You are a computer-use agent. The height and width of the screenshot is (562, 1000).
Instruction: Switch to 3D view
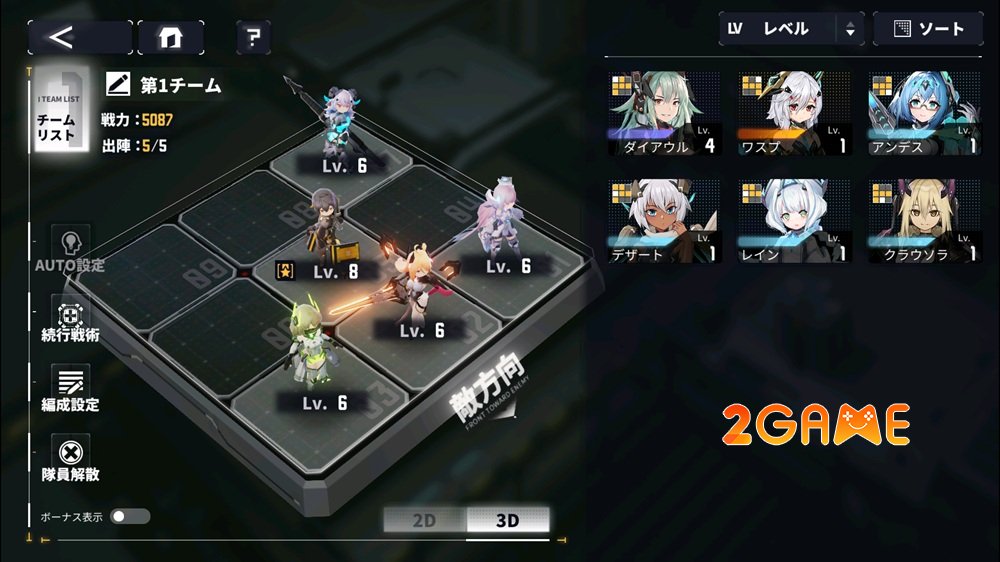click(507, 520)
